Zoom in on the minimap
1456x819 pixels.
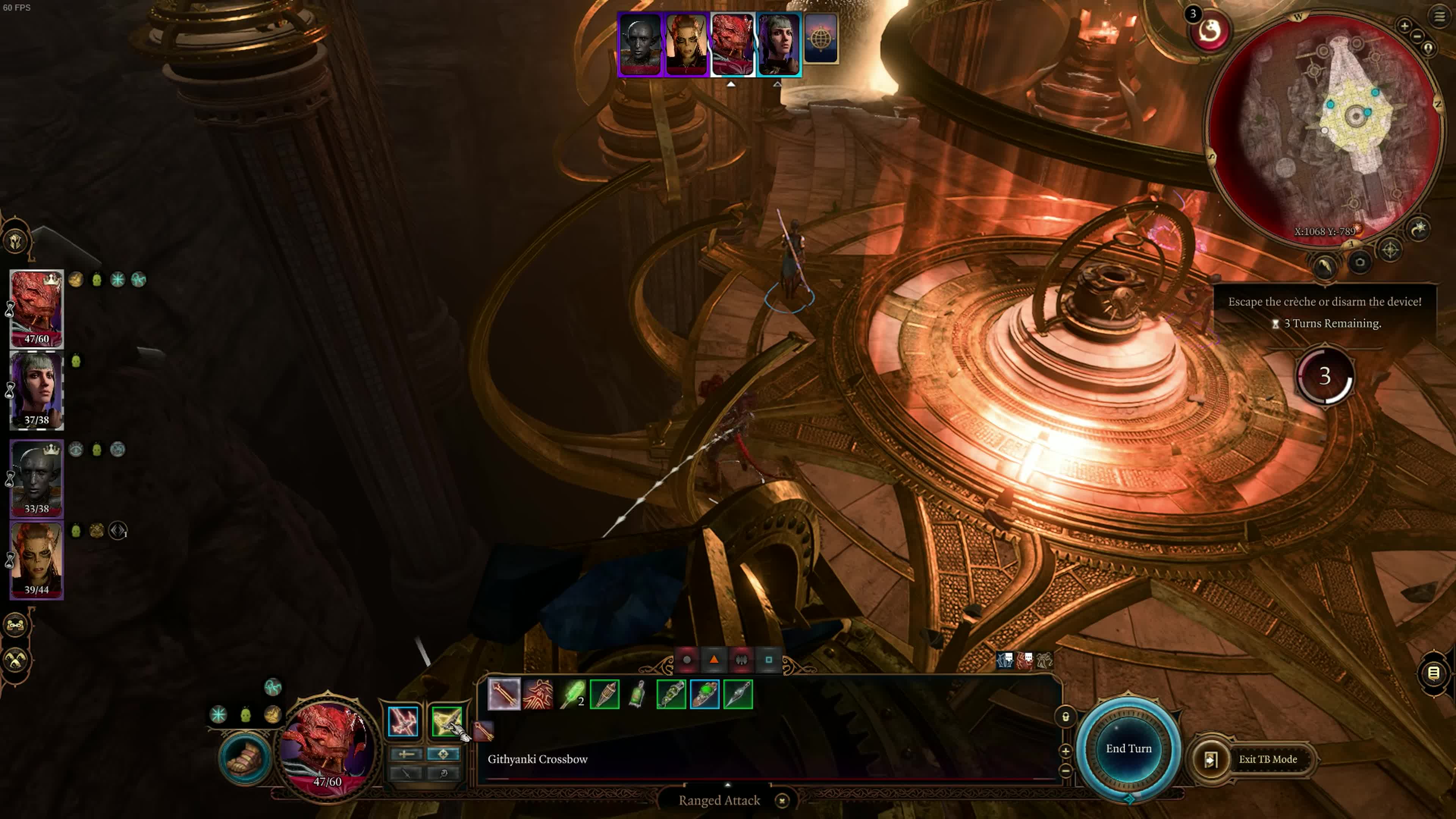point(1404,25)
